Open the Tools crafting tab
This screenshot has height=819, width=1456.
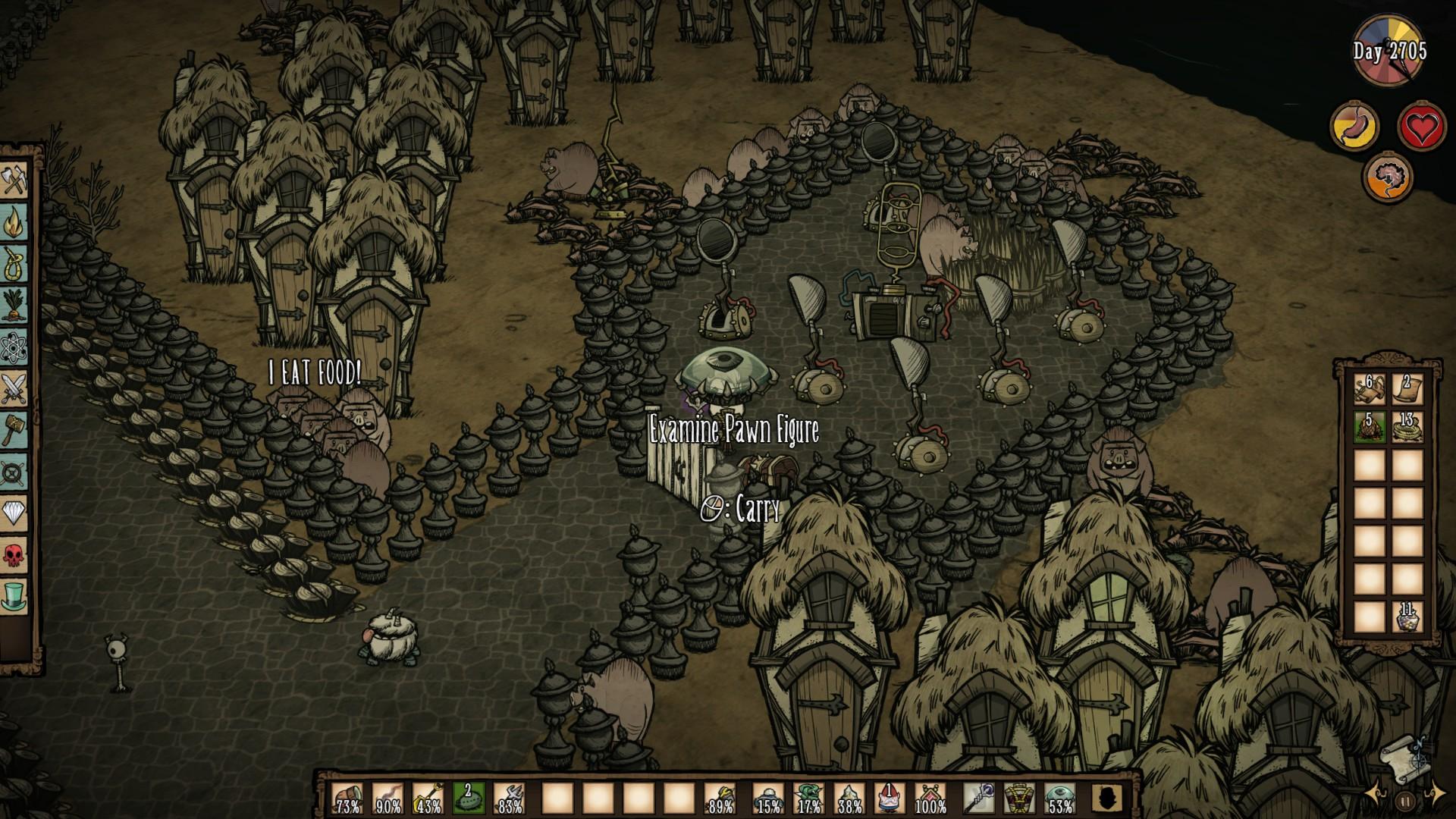(14, 182)
